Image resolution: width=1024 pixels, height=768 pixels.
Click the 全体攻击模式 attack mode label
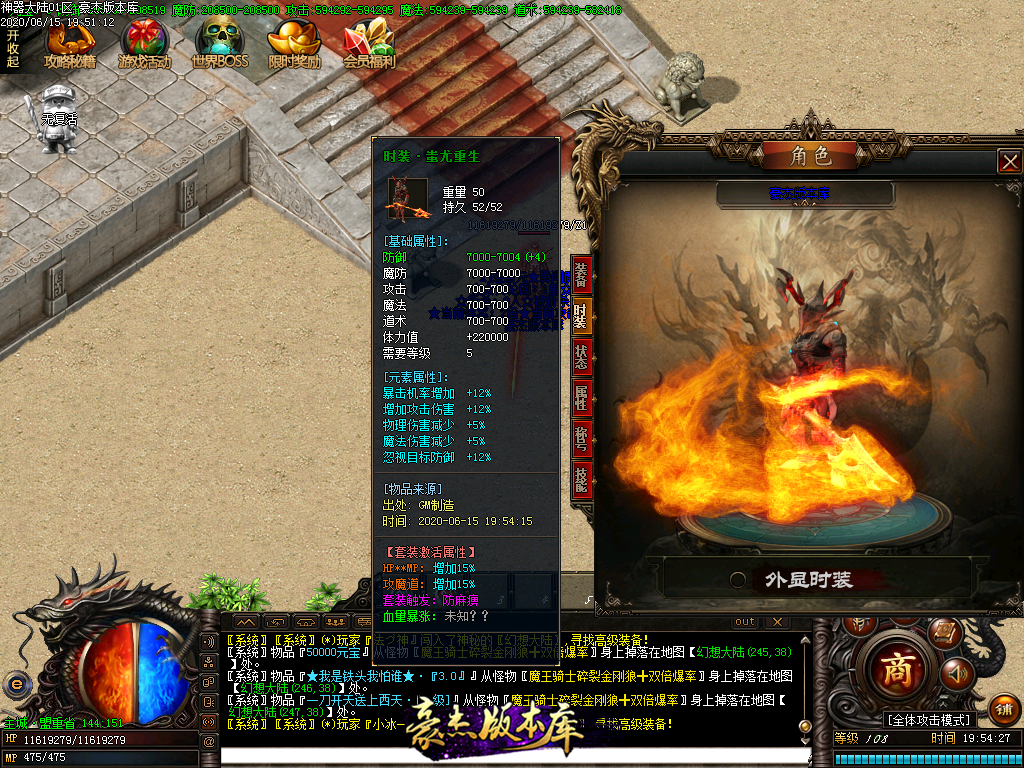[929, 720]
